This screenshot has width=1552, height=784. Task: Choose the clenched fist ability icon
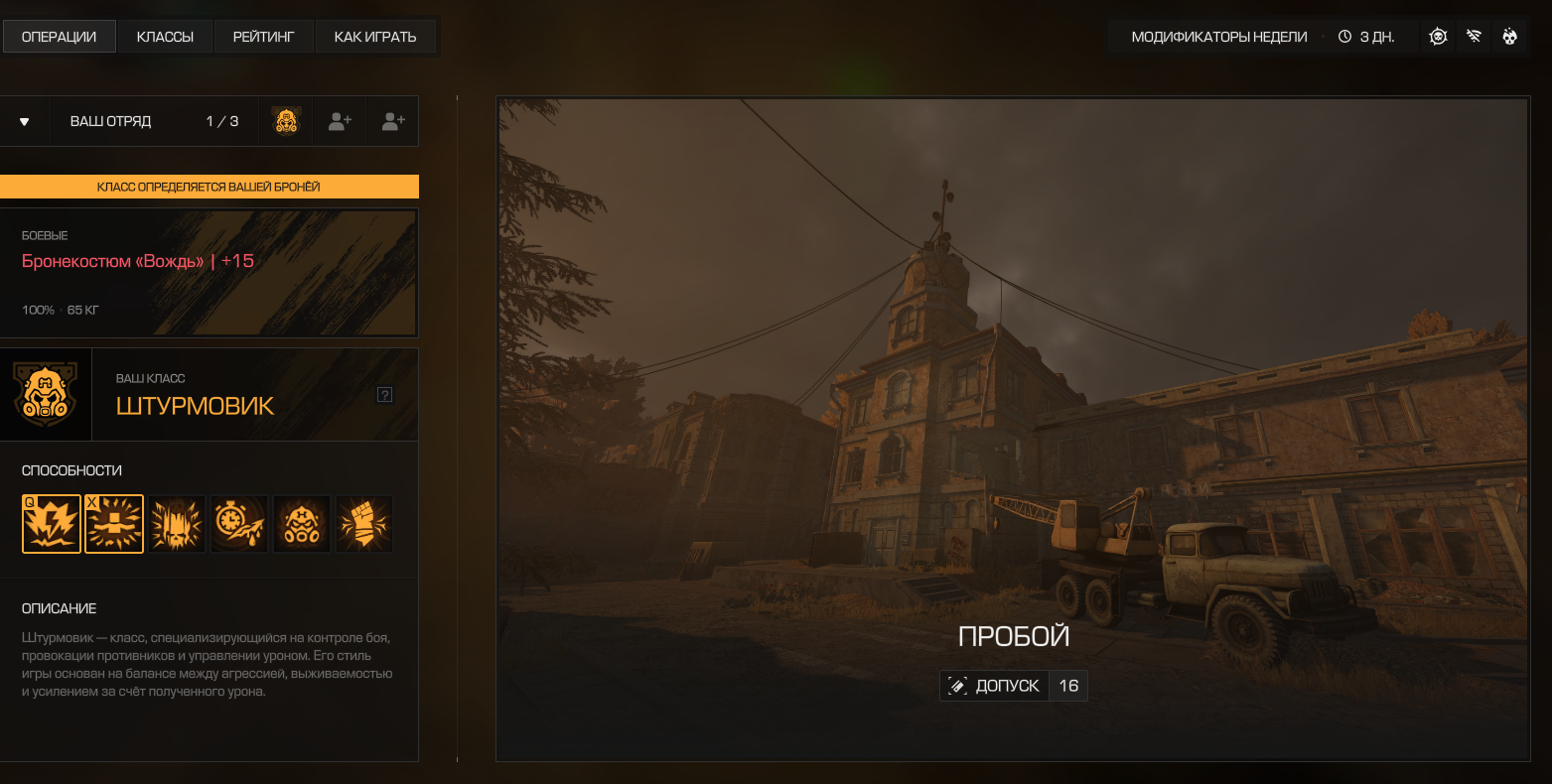(x=364, y=524)
